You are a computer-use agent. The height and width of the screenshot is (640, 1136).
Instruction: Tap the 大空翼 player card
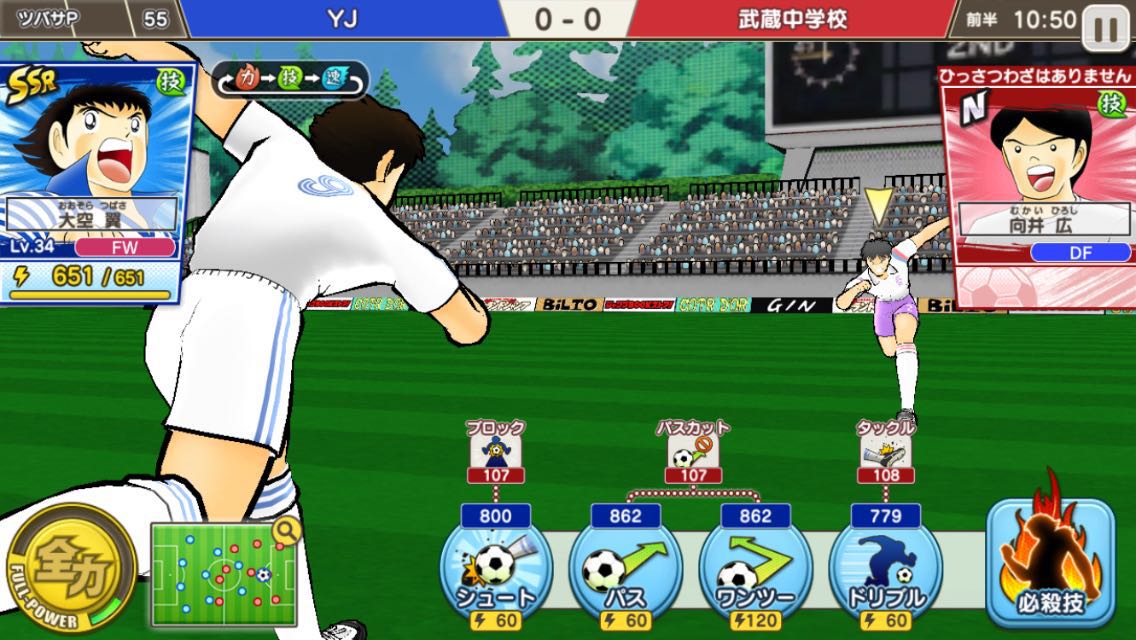coord(95,180)
